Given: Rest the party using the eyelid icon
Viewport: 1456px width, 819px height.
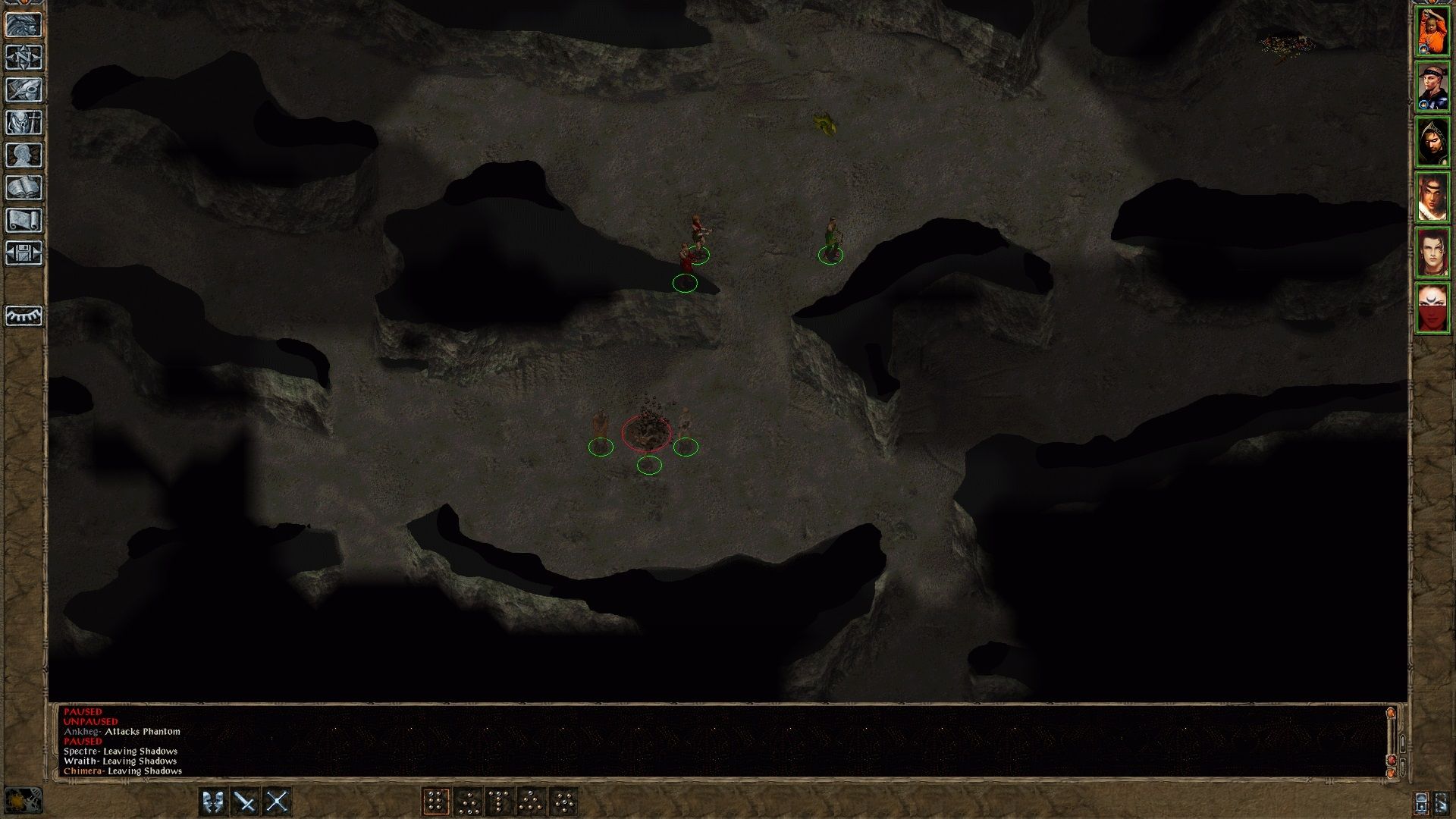Looking at the screenshot, I should pos(25,316).
